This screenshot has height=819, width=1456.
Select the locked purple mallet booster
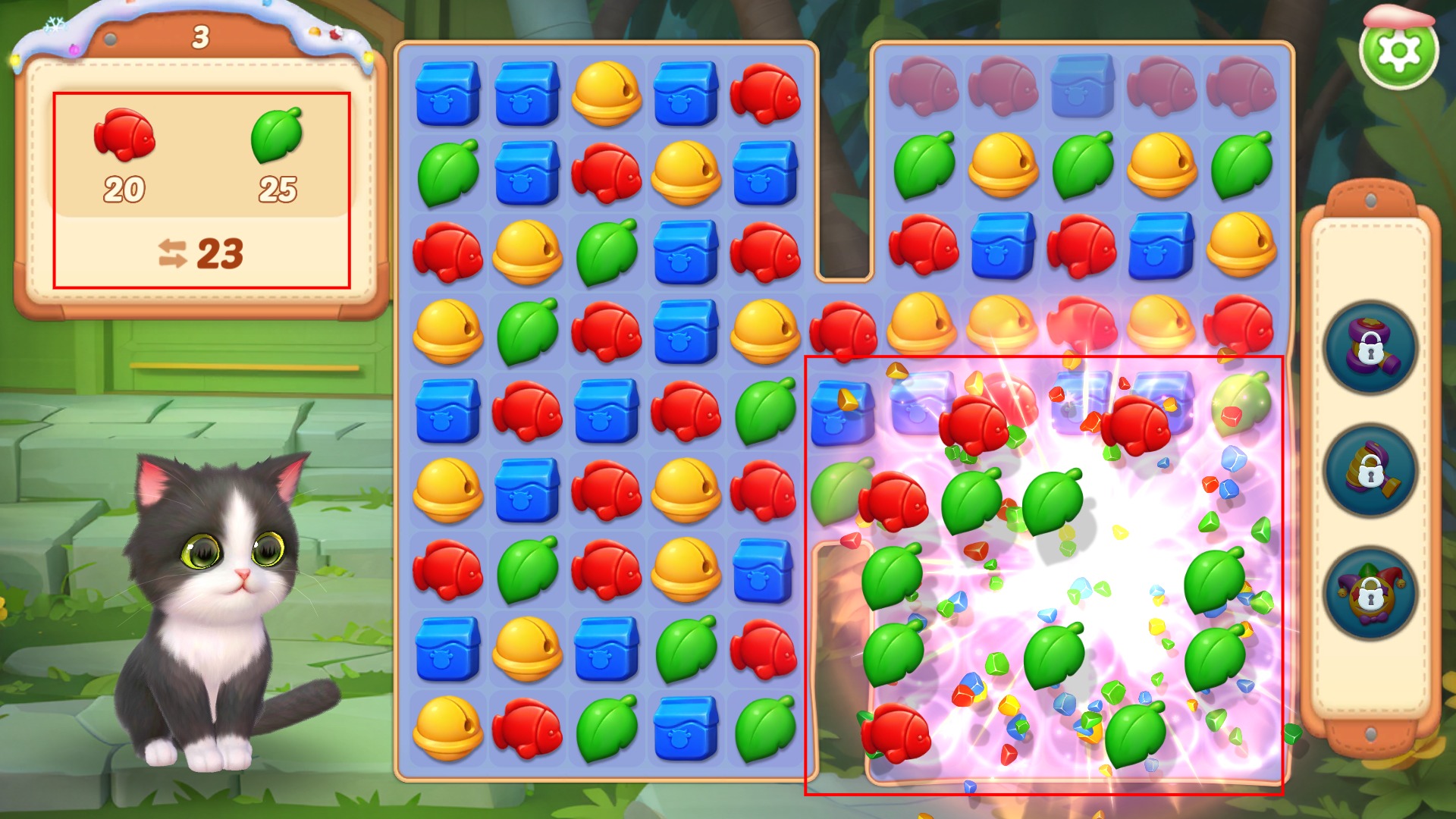tap(1370, 348)
